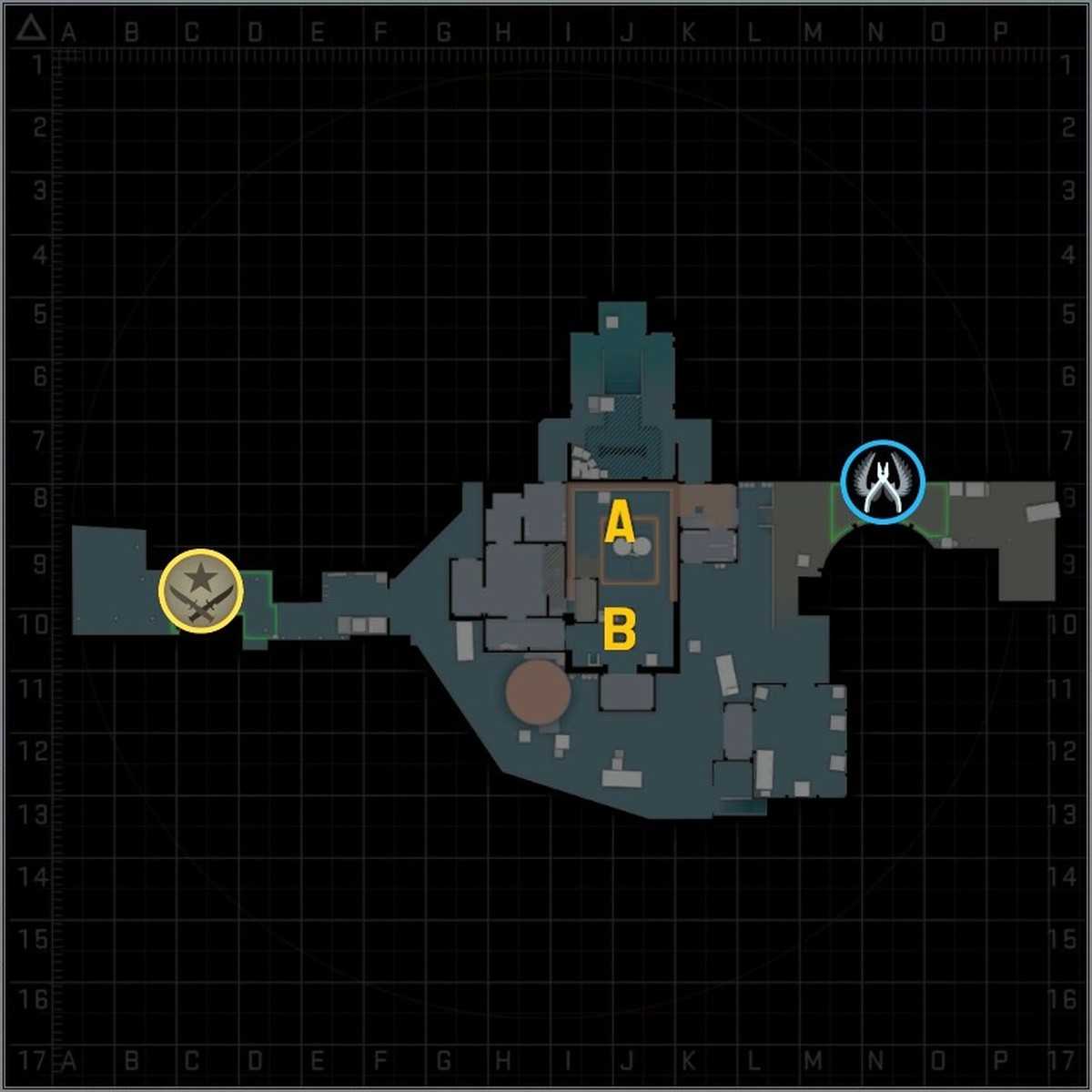The width and height of the screenshot is (1092, 1092).
Task: Select the Counter-Terrorist spawn marker
Action: (x=883, y=482)
